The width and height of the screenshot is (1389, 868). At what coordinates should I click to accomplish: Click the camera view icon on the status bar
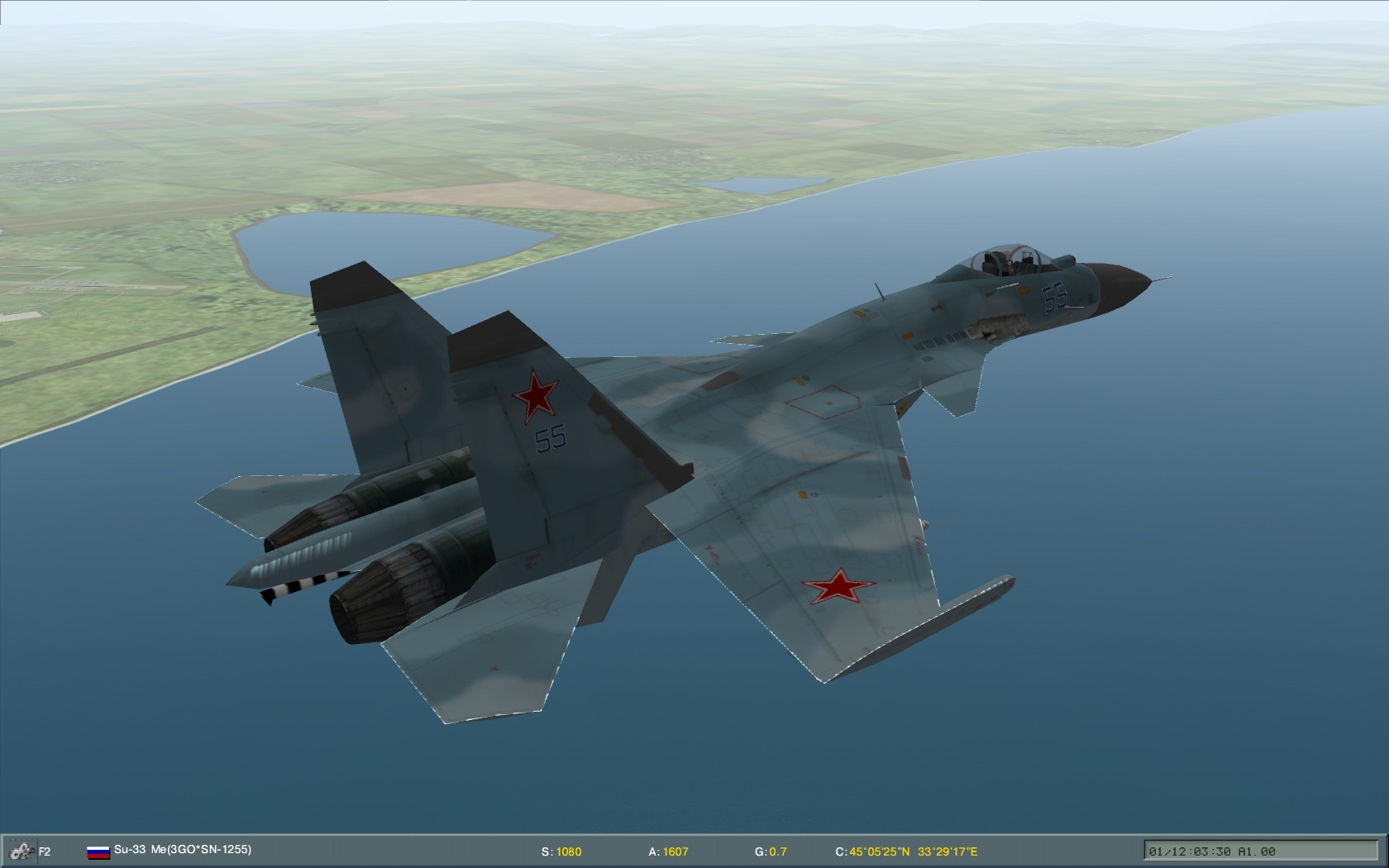(21, 850)
